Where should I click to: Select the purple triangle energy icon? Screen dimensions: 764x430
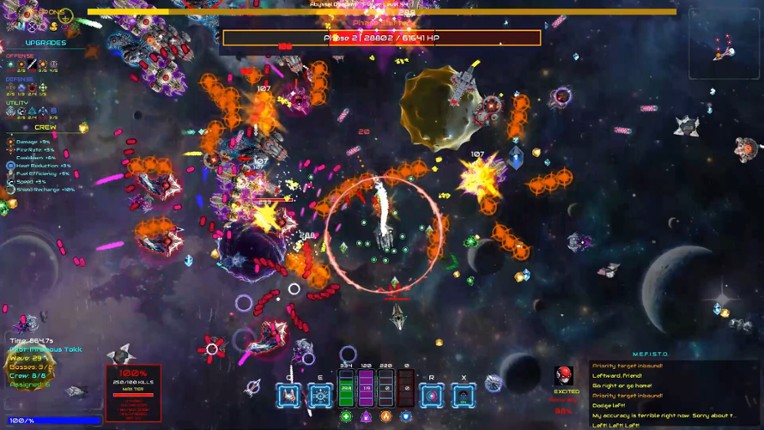366,416
